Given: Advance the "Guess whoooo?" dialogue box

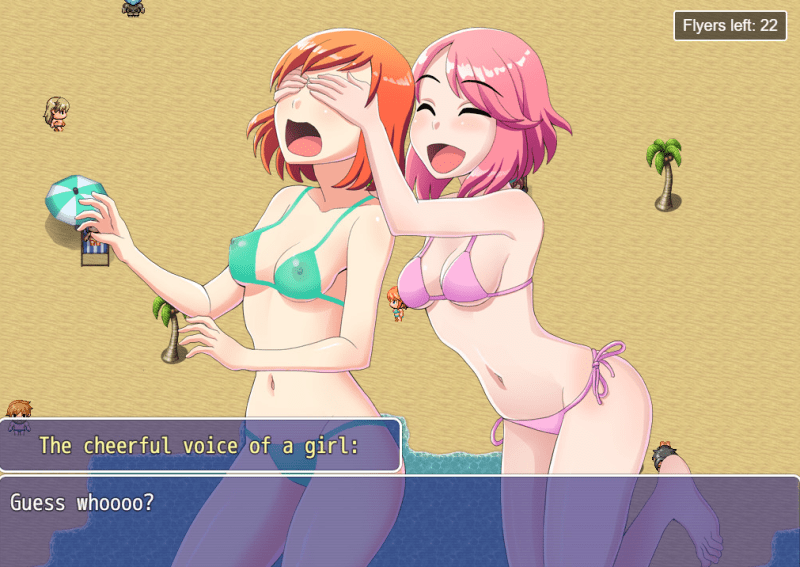Looking at the screenshot, I should click(x=400, y=520).
